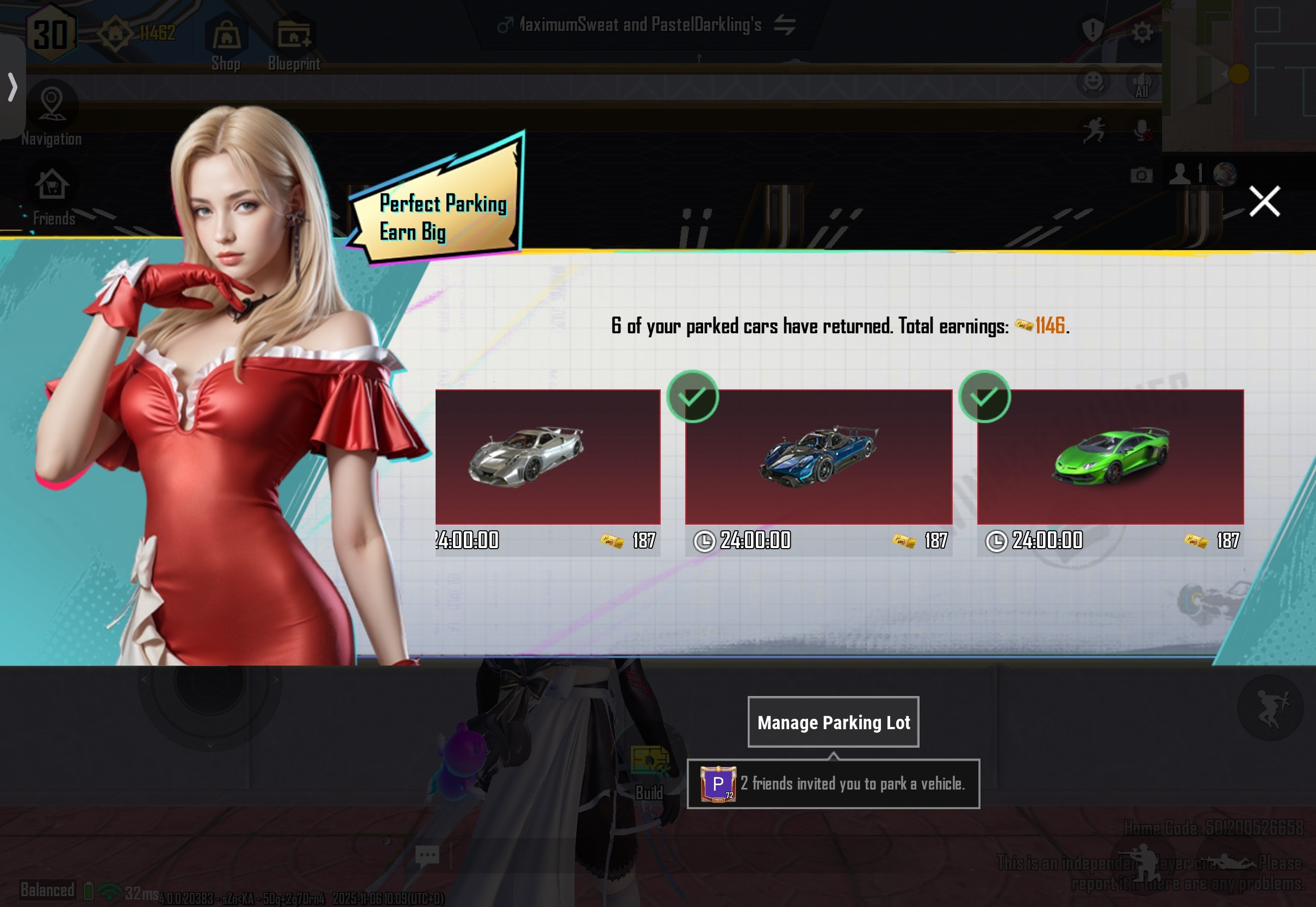Open the camera photo mode
Viewport: 1316px width, 907px height.
pyautogui.click(x=1141, y=175)
